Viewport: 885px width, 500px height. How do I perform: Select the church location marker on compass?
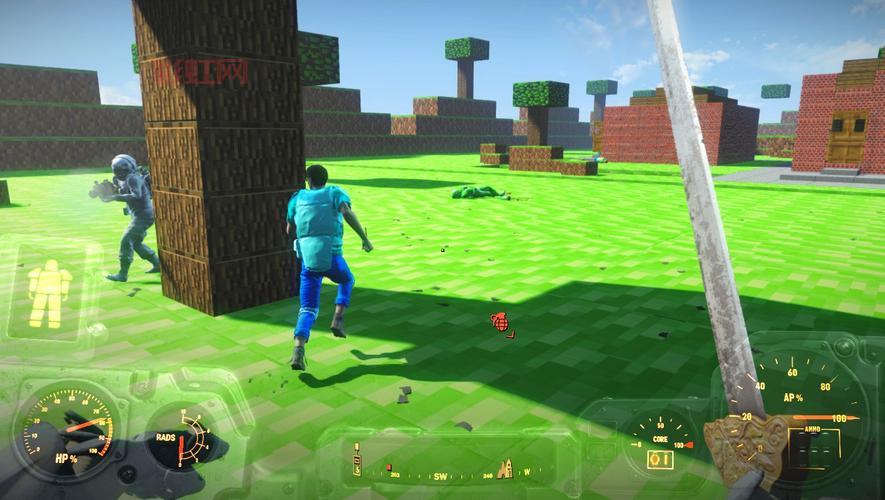pyautogui.click(x=505, y=468)
